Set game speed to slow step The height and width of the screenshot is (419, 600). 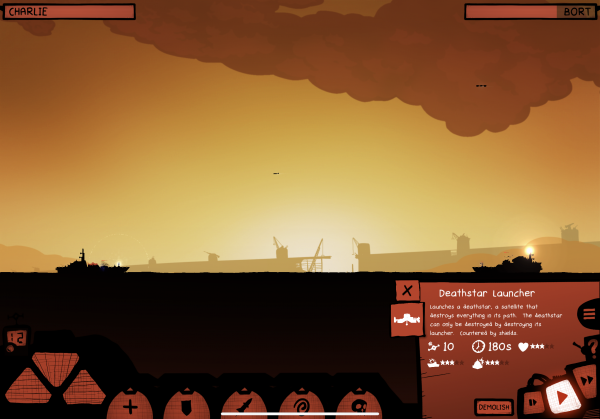[532, 401]
